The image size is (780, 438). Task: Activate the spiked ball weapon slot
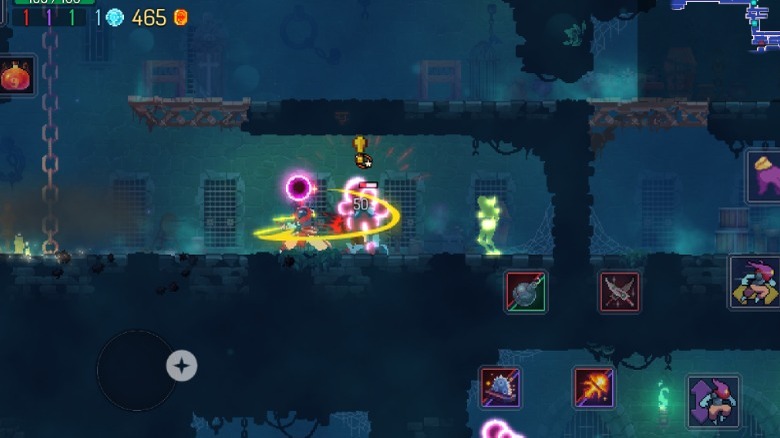pyautogui.click(x=525, y=292)
